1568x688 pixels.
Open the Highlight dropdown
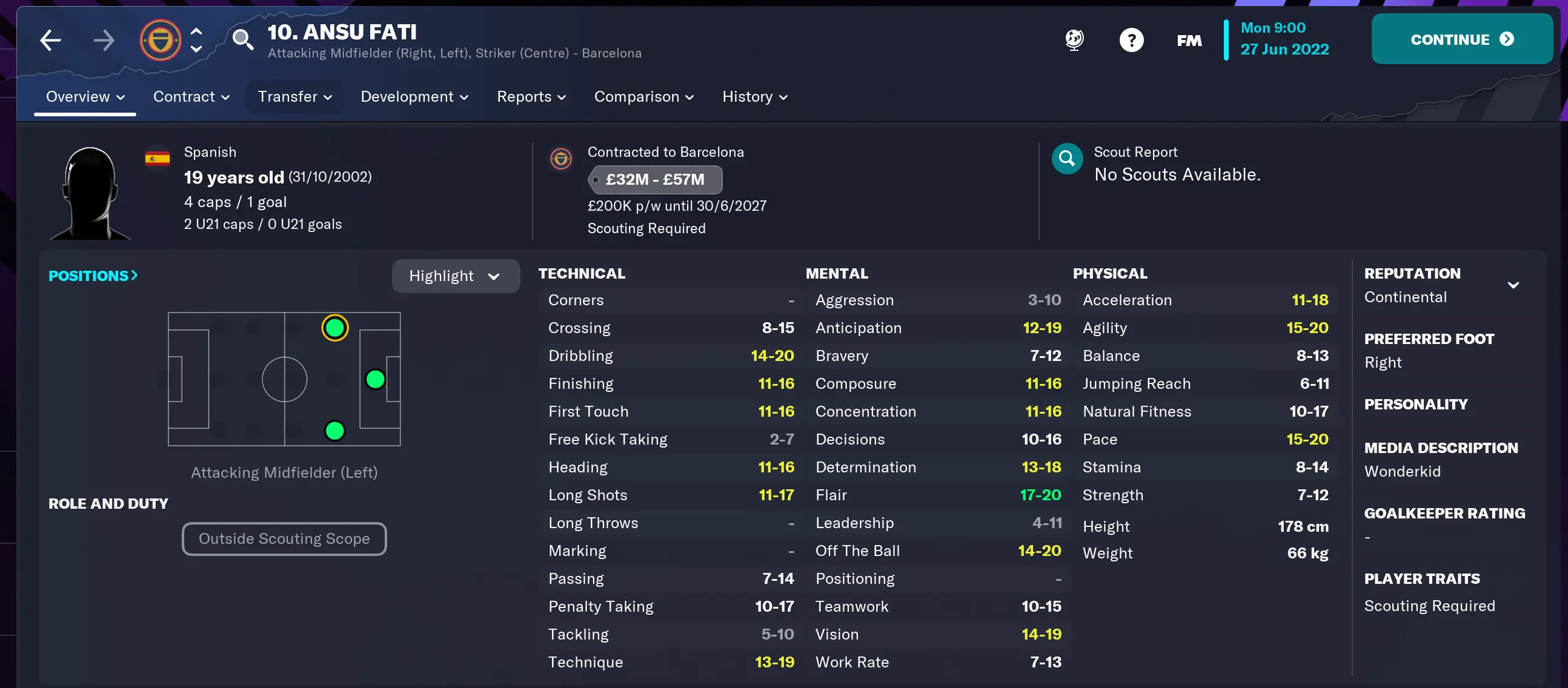(x=455, y=276)
